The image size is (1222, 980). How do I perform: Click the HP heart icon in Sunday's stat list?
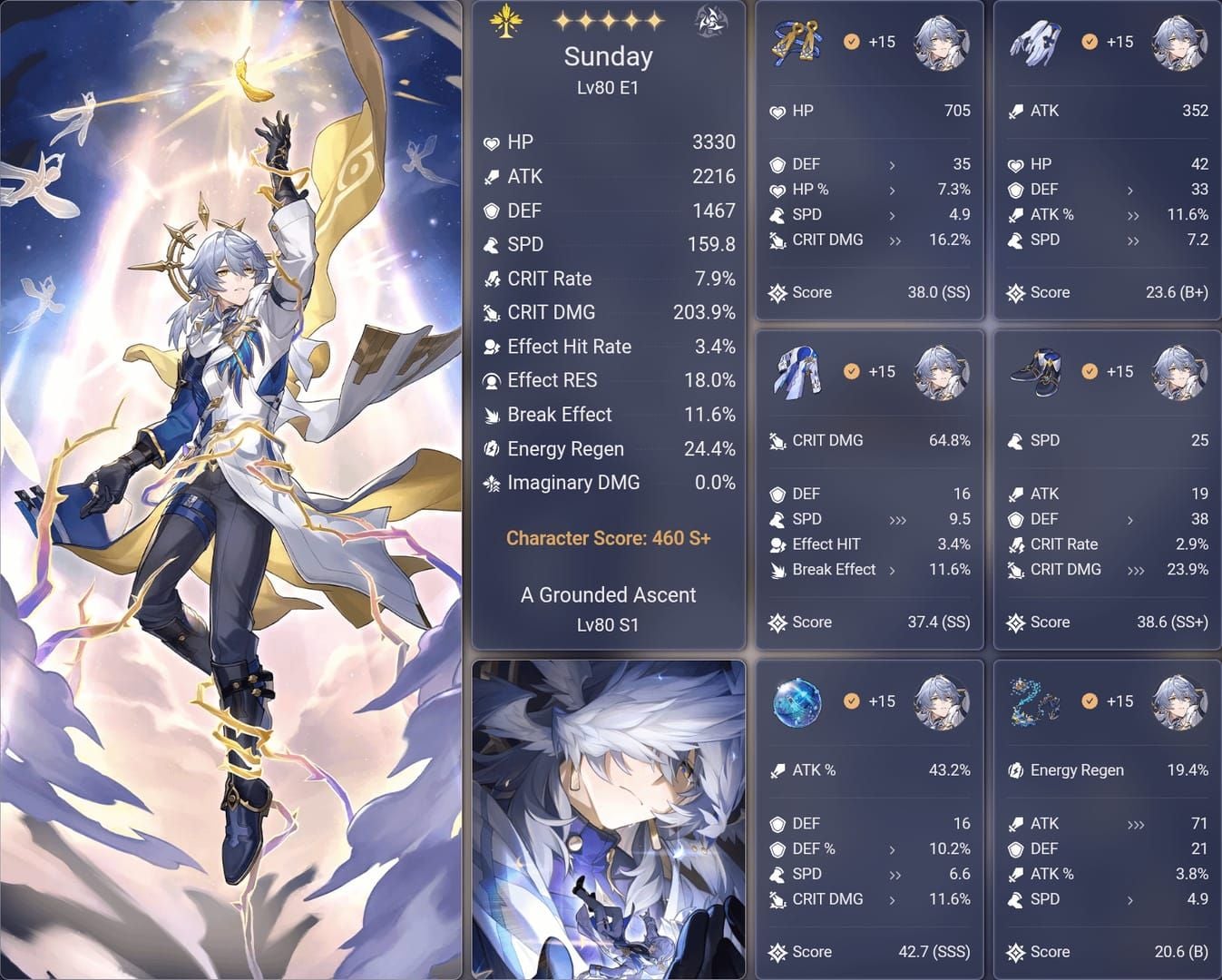(x=491, y=142)
